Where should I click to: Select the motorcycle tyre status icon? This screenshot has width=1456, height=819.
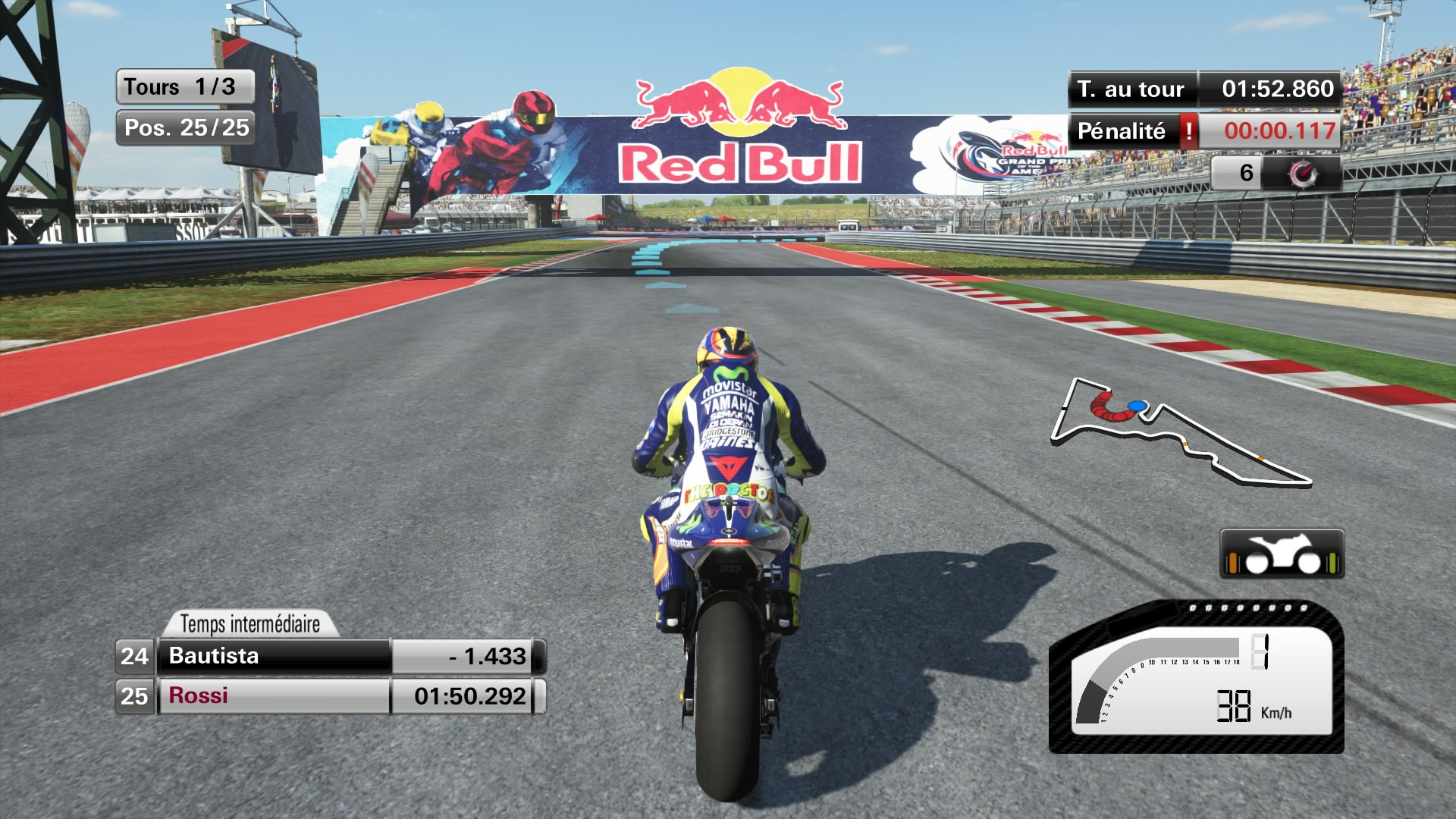[1282, 554]
